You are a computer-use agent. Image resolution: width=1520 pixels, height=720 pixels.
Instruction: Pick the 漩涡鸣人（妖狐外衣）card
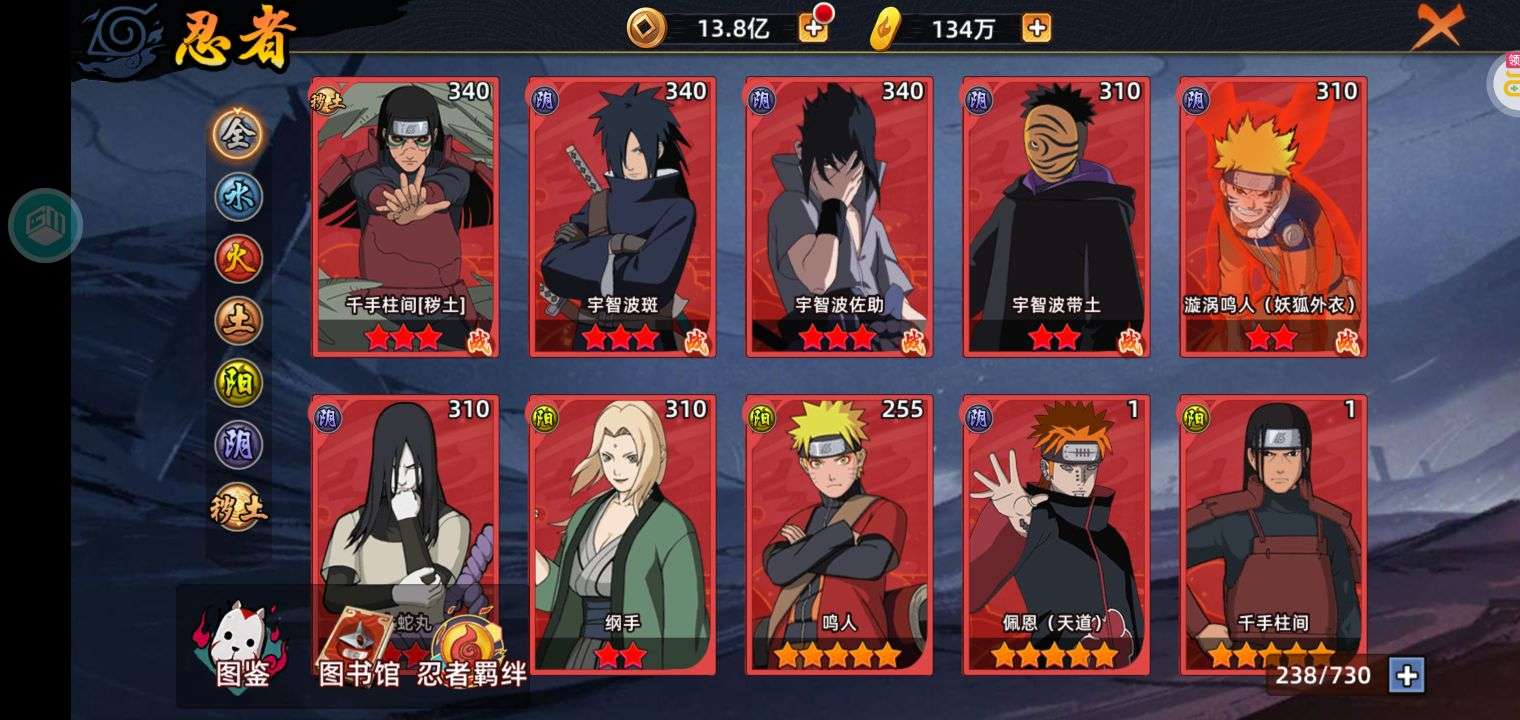(1273, 216)
